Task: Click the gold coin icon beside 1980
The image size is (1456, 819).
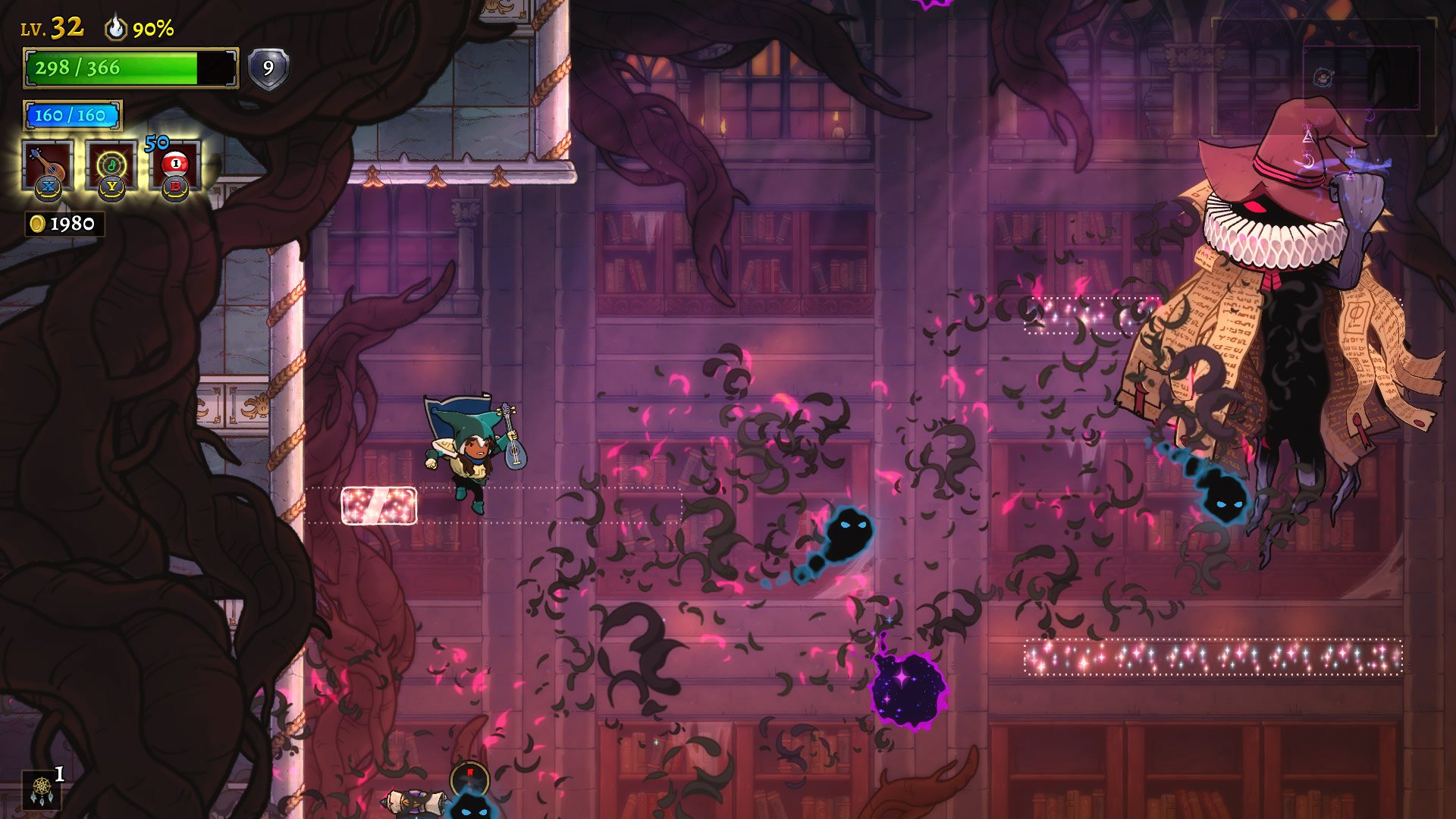Action: pos(36,223)
